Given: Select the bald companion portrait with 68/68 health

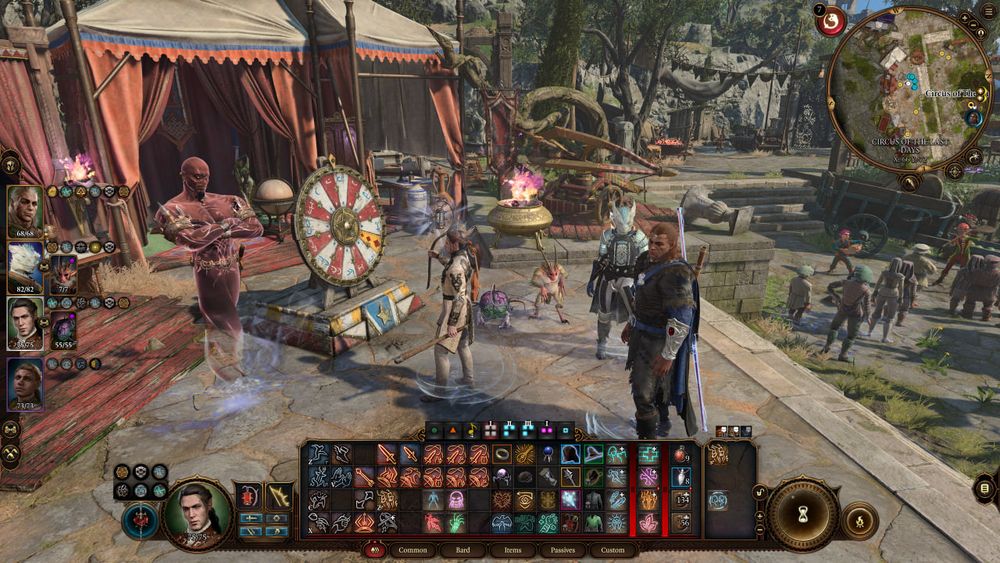Looking at the screenshot, I should (25, 210).
